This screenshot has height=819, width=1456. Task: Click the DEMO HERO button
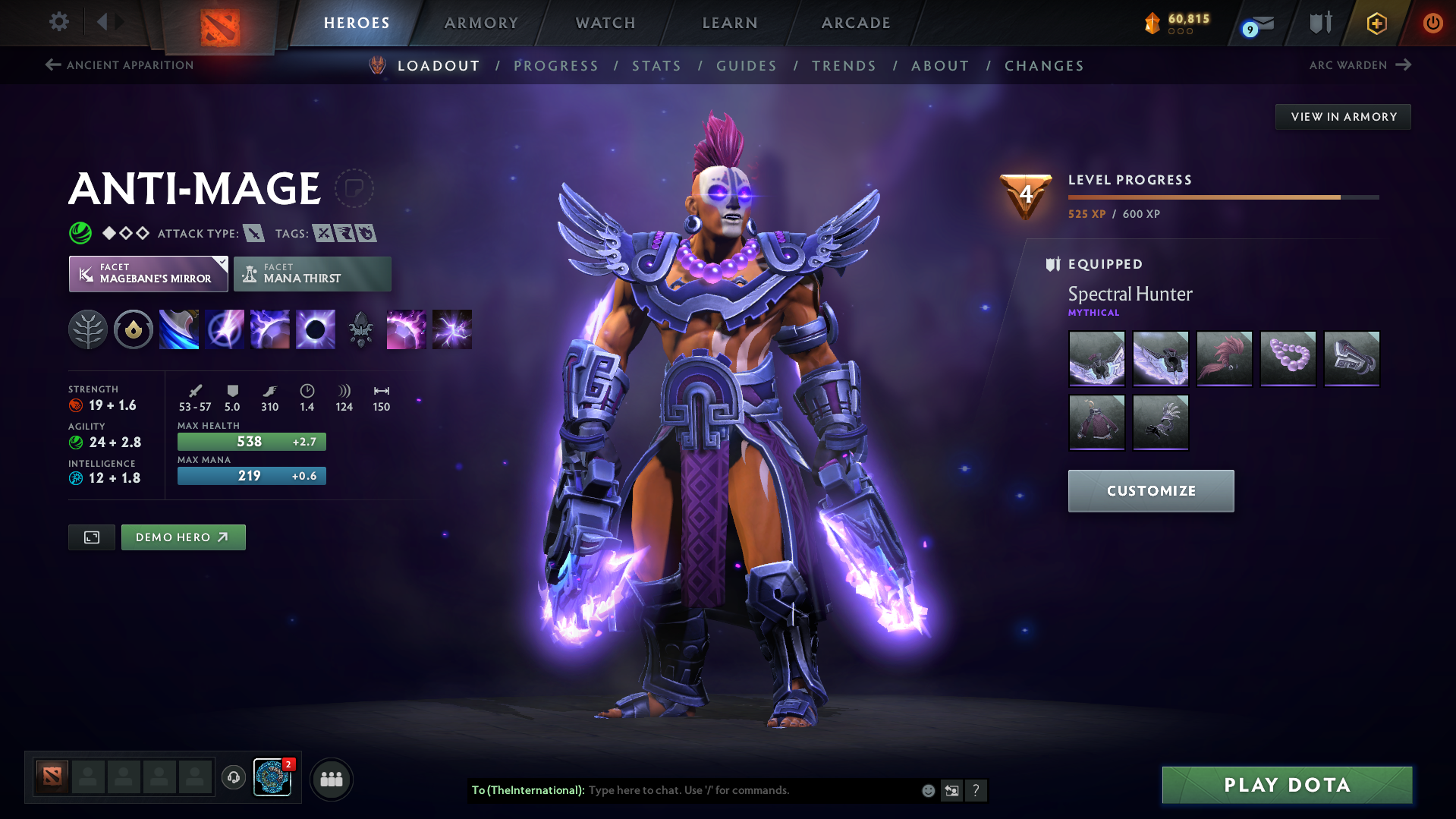pos(183,537)
